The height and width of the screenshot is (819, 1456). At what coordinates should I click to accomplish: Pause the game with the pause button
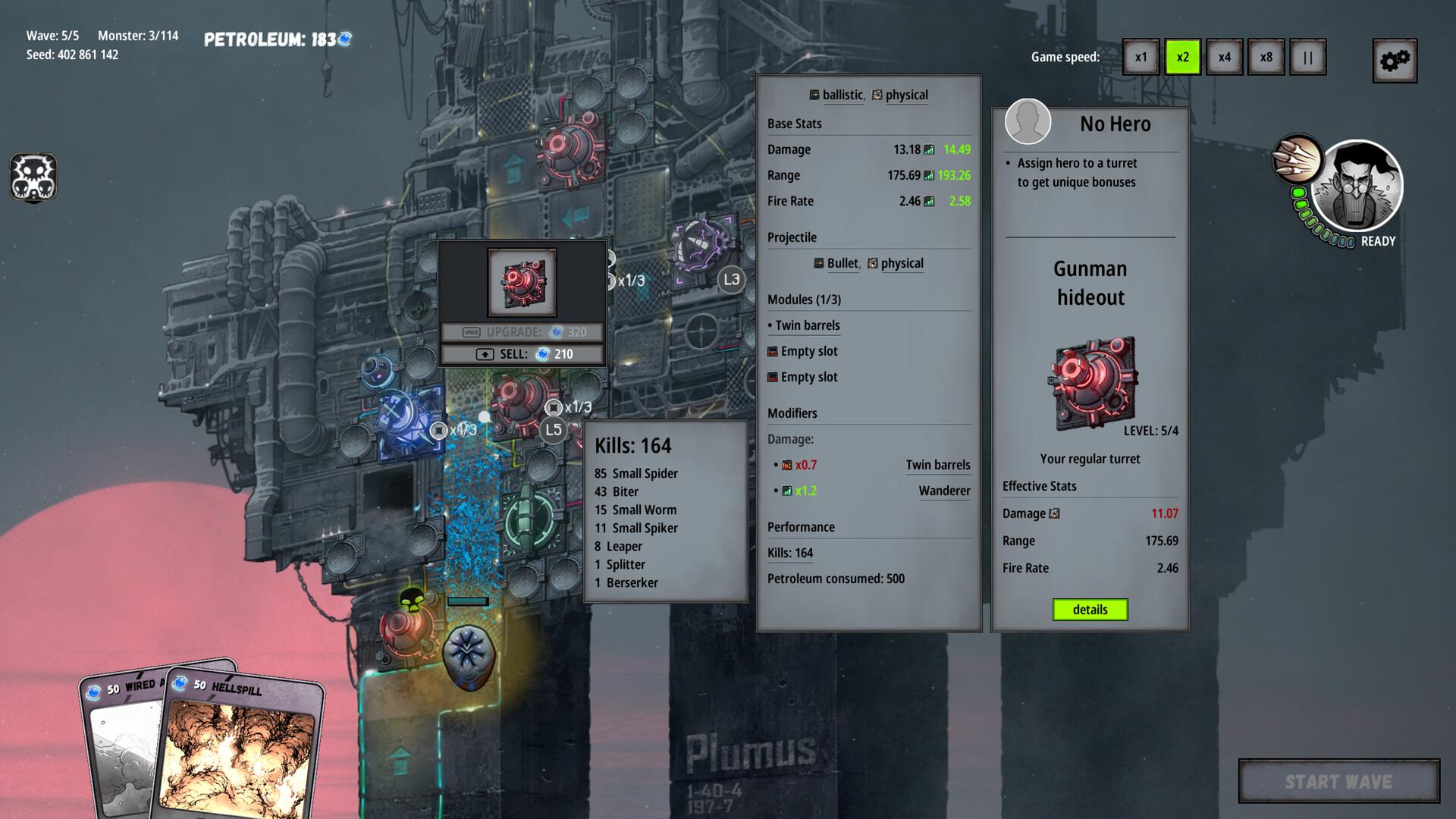(x=1307, y=58)
